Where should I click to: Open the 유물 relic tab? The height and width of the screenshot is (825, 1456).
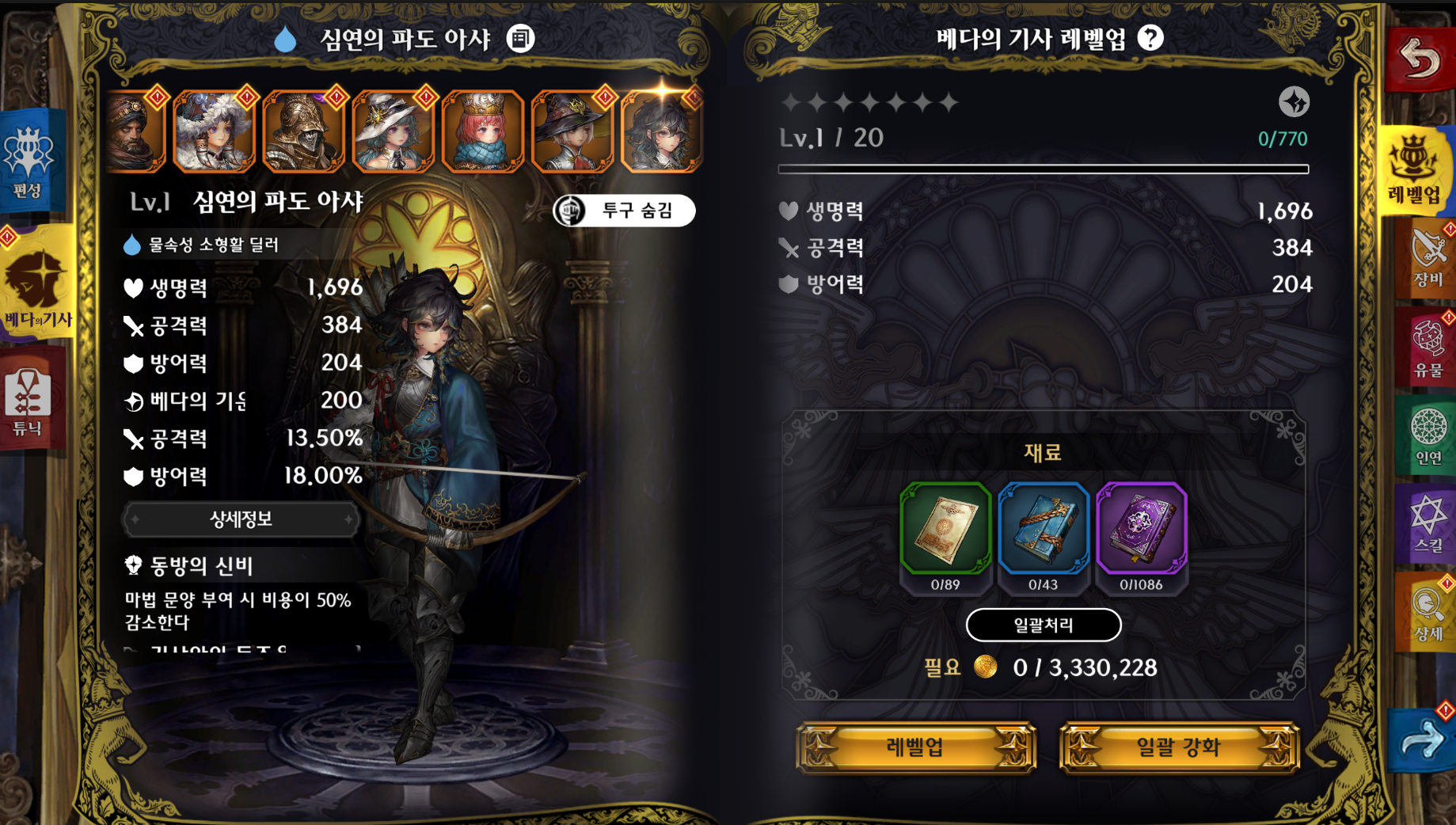(1428, 347)
